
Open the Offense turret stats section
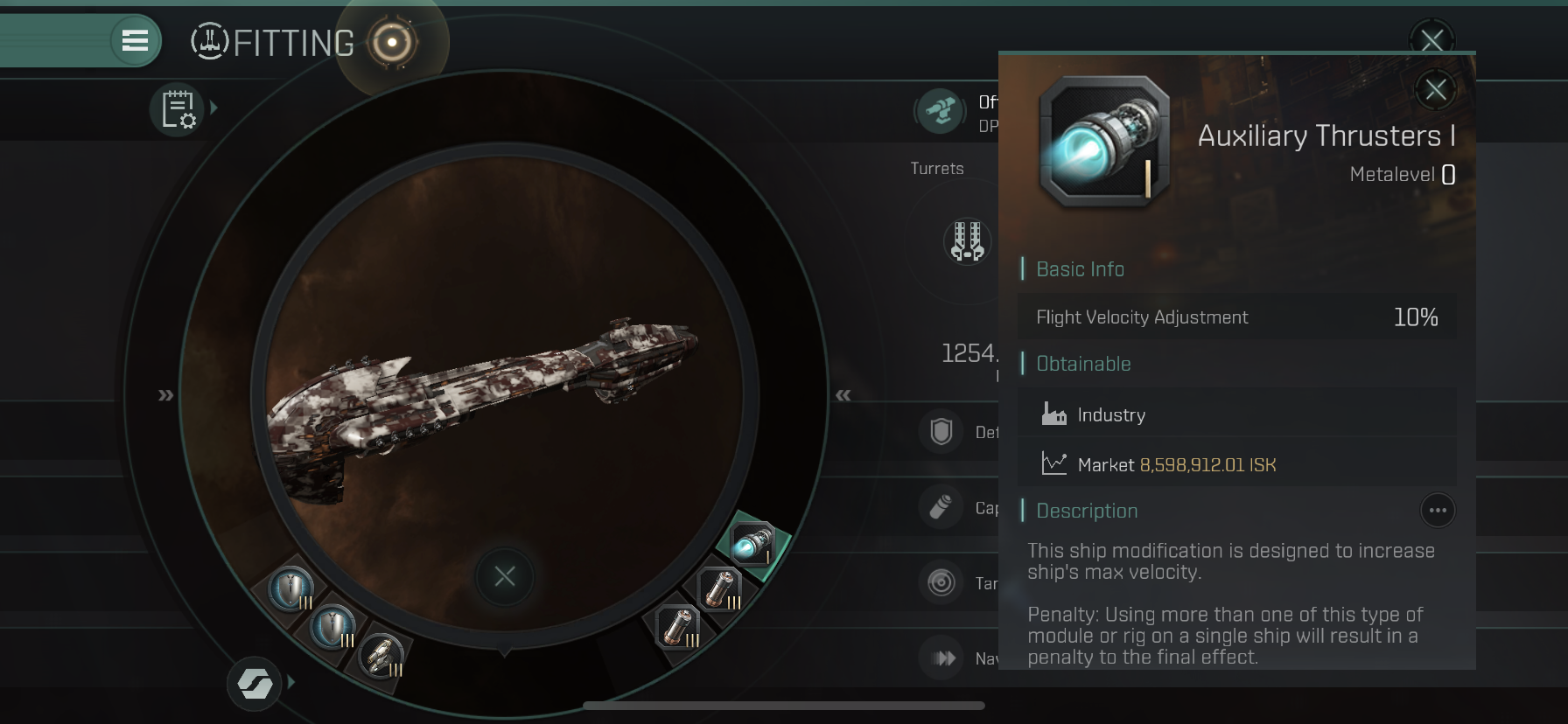click(941, 112)
